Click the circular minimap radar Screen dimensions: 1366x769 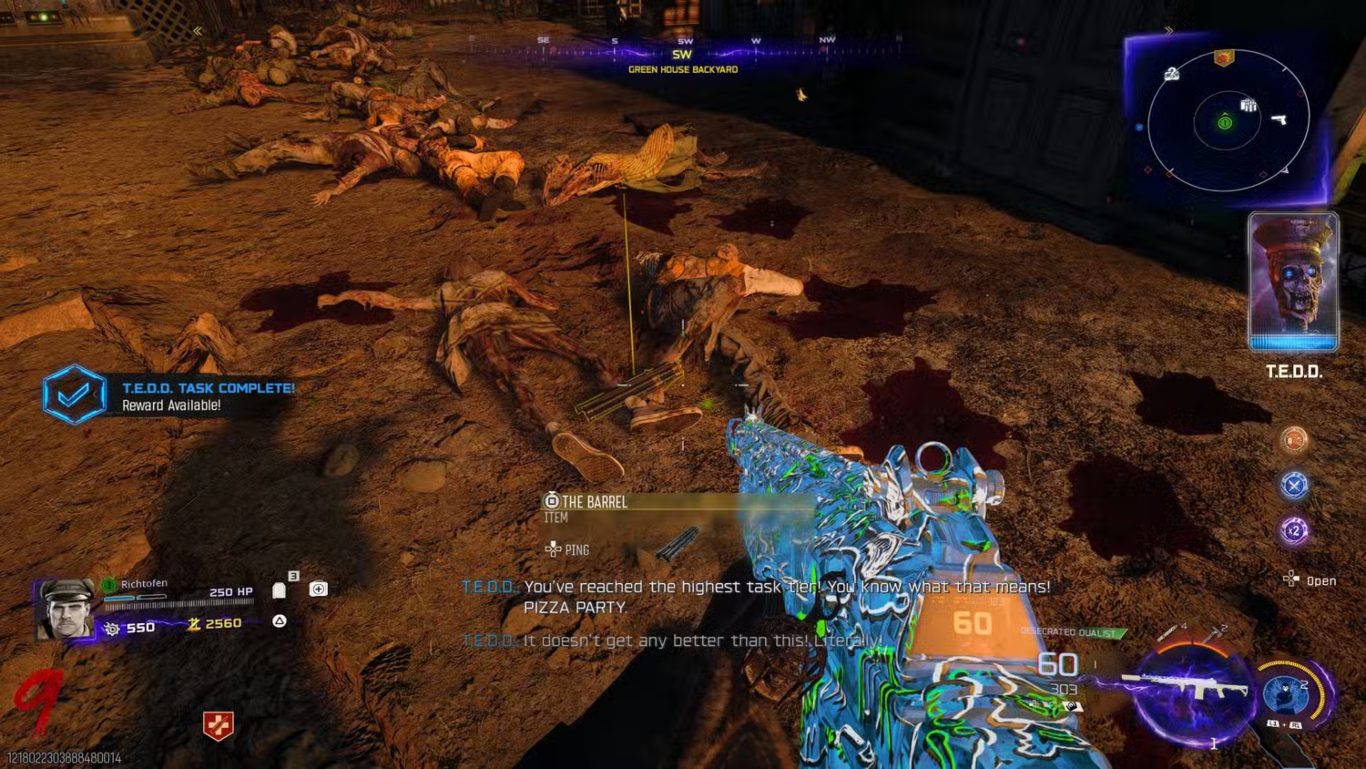tap(1228, 121)
